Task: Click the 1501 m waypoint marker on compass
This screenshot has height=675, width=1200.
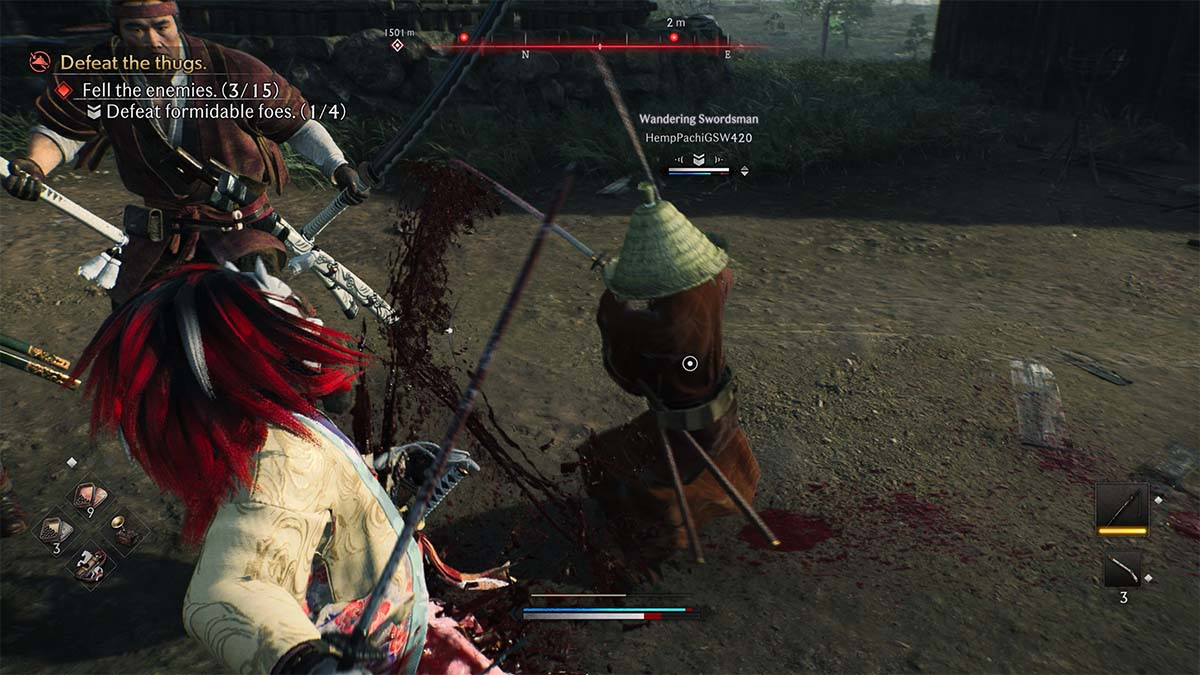Action: 397,45
